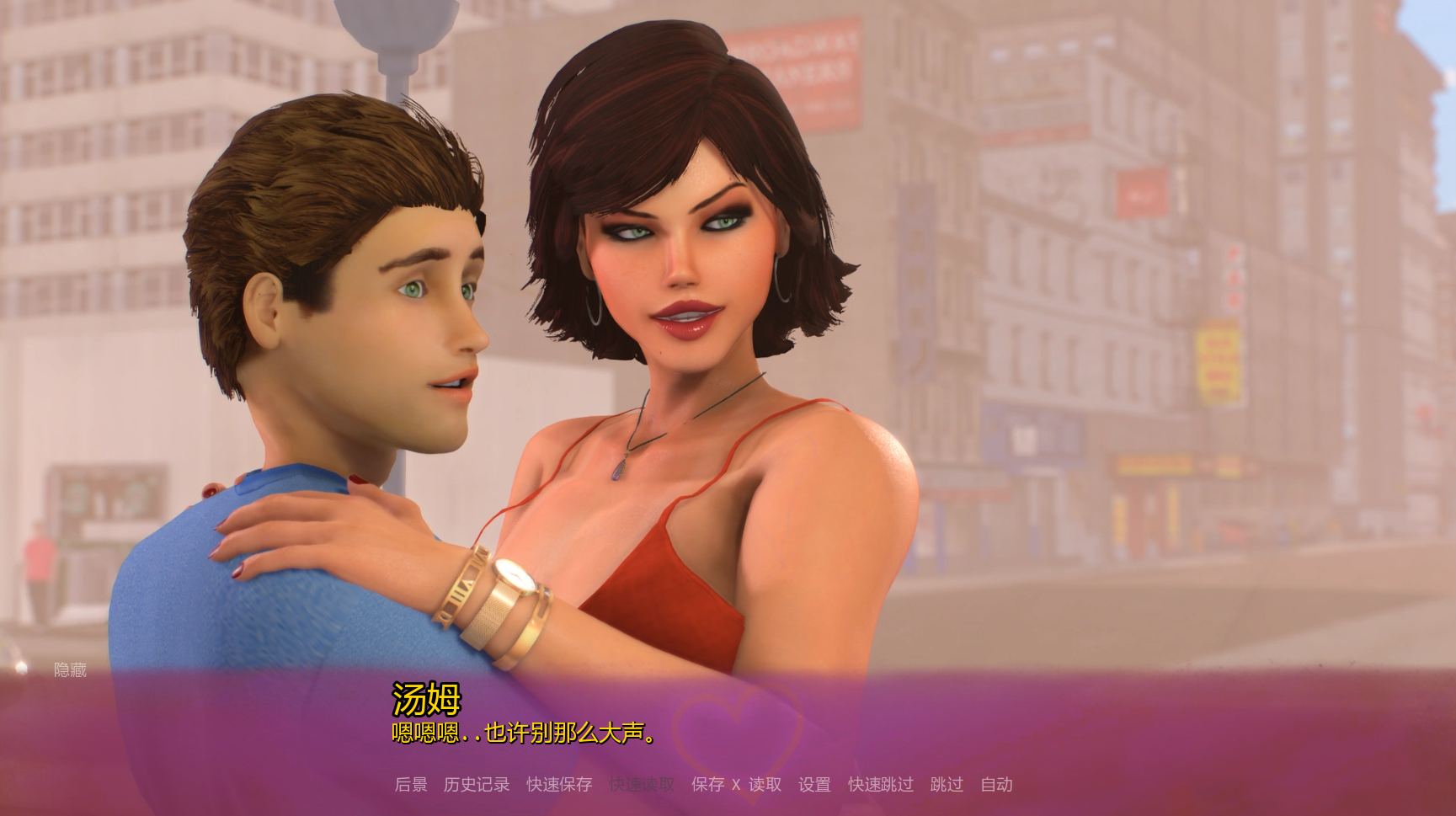Screen dimensions: 1456x816
Task: Open the 设置 settings menu
Action: coord(814,785)
